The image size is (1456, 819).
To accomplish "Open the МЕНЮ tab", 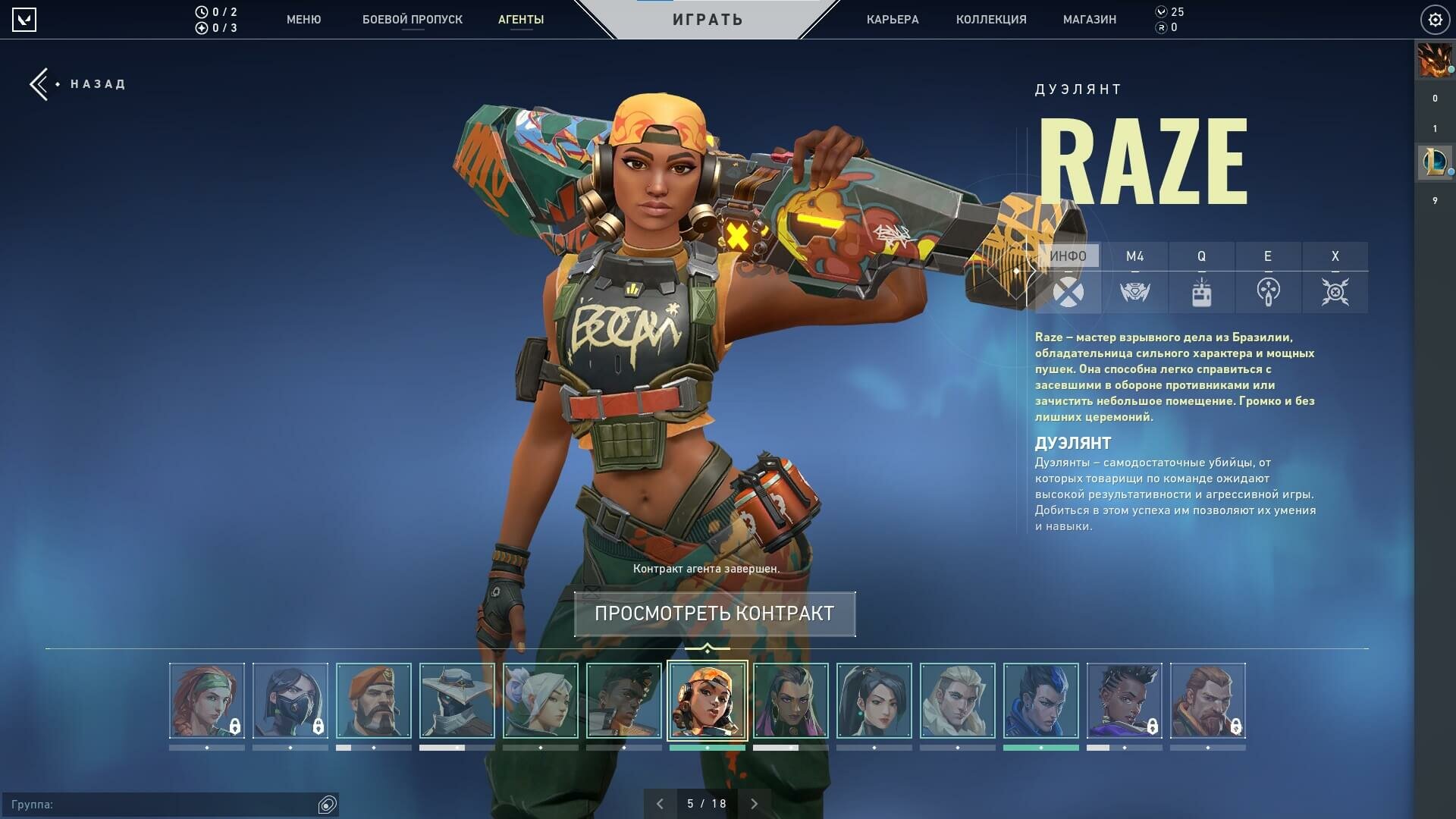I will (303, 20).
